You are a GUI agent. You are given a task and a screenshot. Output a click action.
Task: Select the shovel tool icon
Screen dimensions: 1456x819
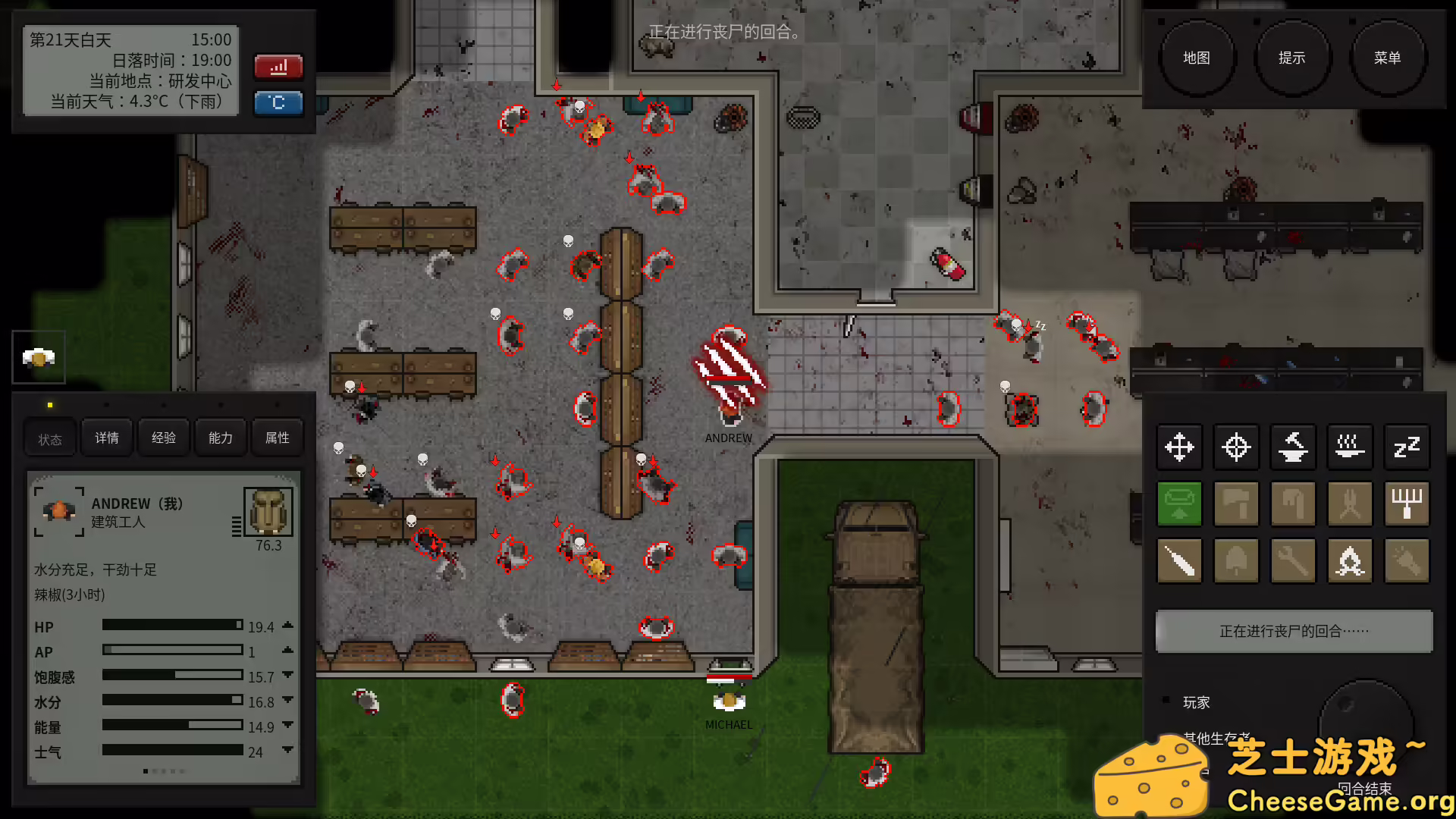(1236, 560)
